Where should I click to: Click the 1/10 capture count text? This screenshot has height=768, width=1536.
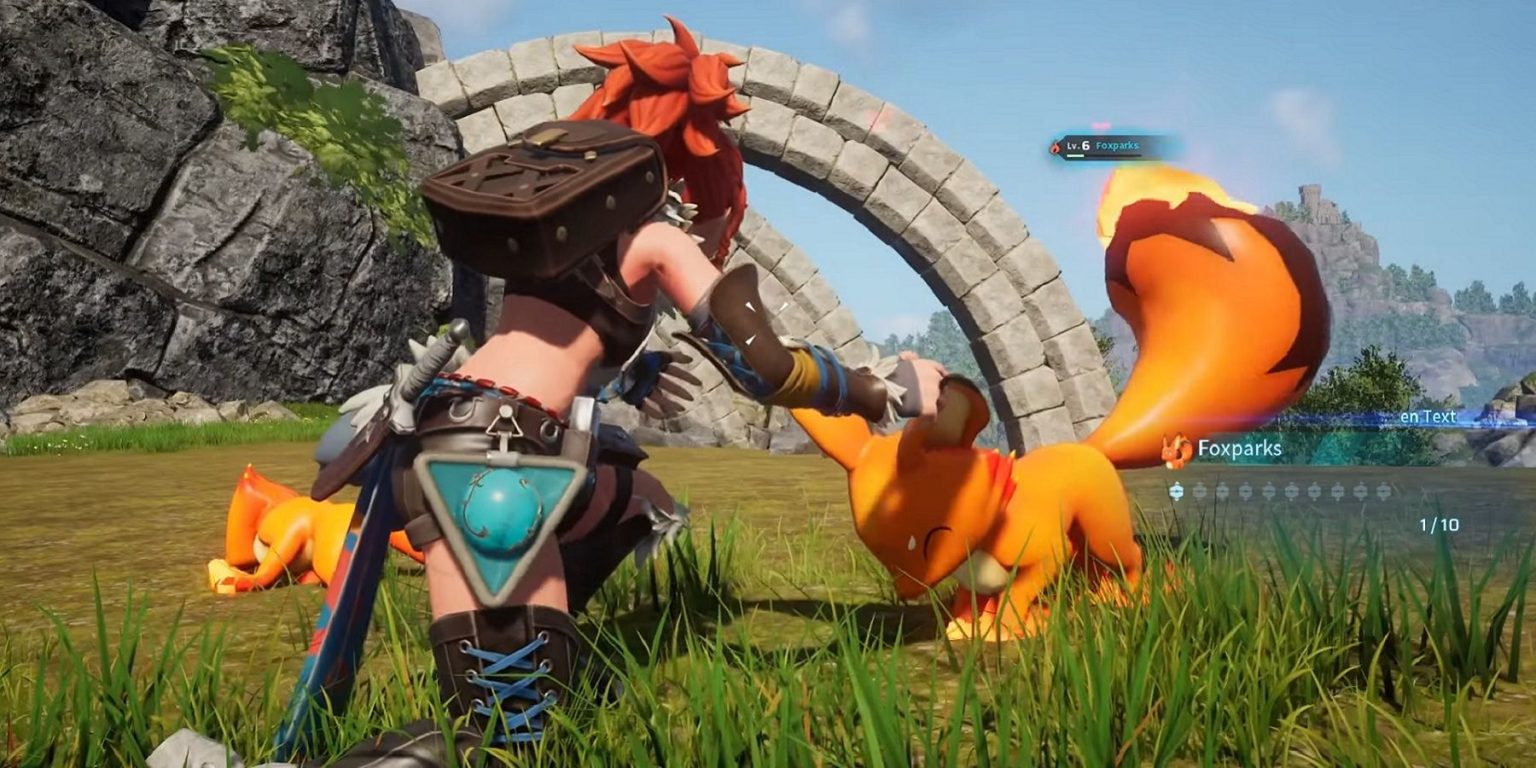click(x=1439, y=524)
